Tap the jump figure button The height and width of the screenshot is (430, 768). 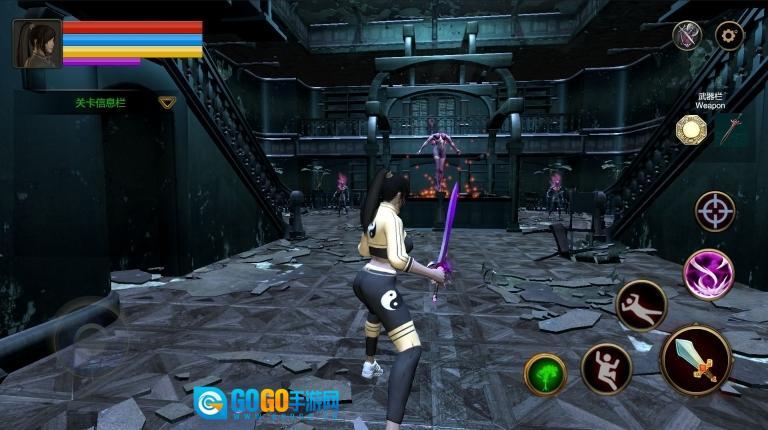coord(606,368)
